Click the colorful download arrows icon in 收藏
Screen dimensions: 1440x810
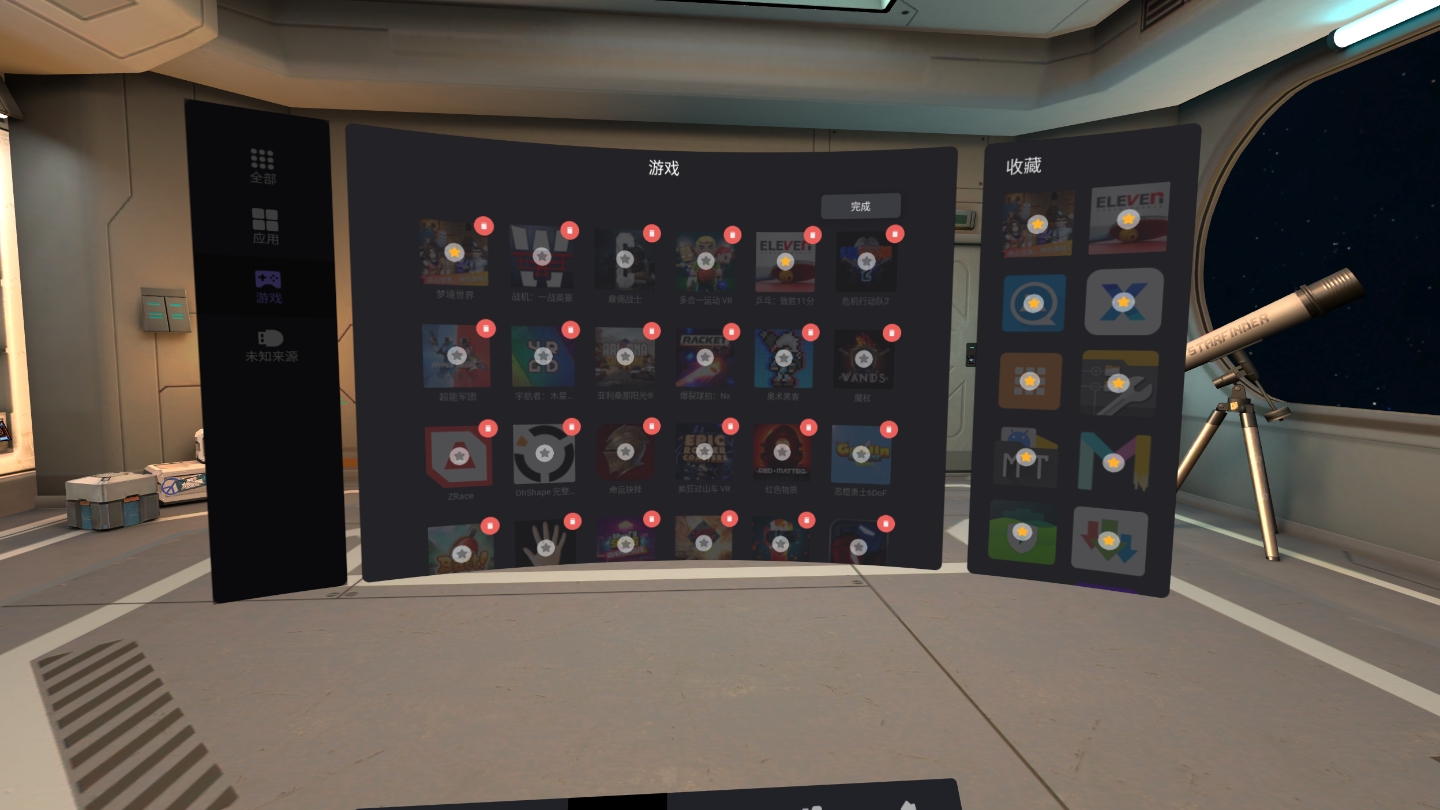point(1110,540)
